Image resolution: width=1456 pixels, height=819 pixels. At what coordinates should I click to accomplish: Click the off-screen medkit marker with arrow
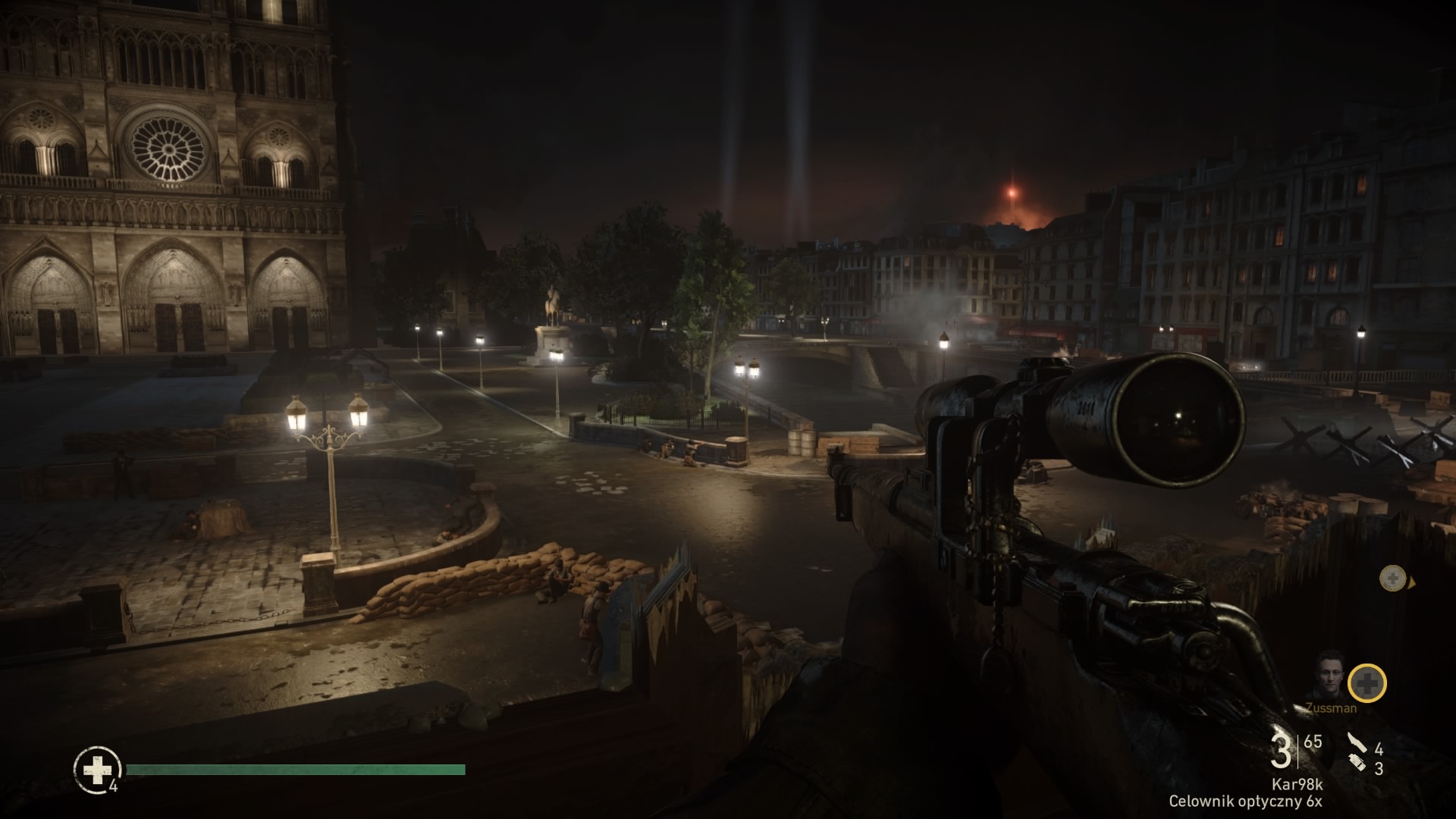click(1393, 579)
